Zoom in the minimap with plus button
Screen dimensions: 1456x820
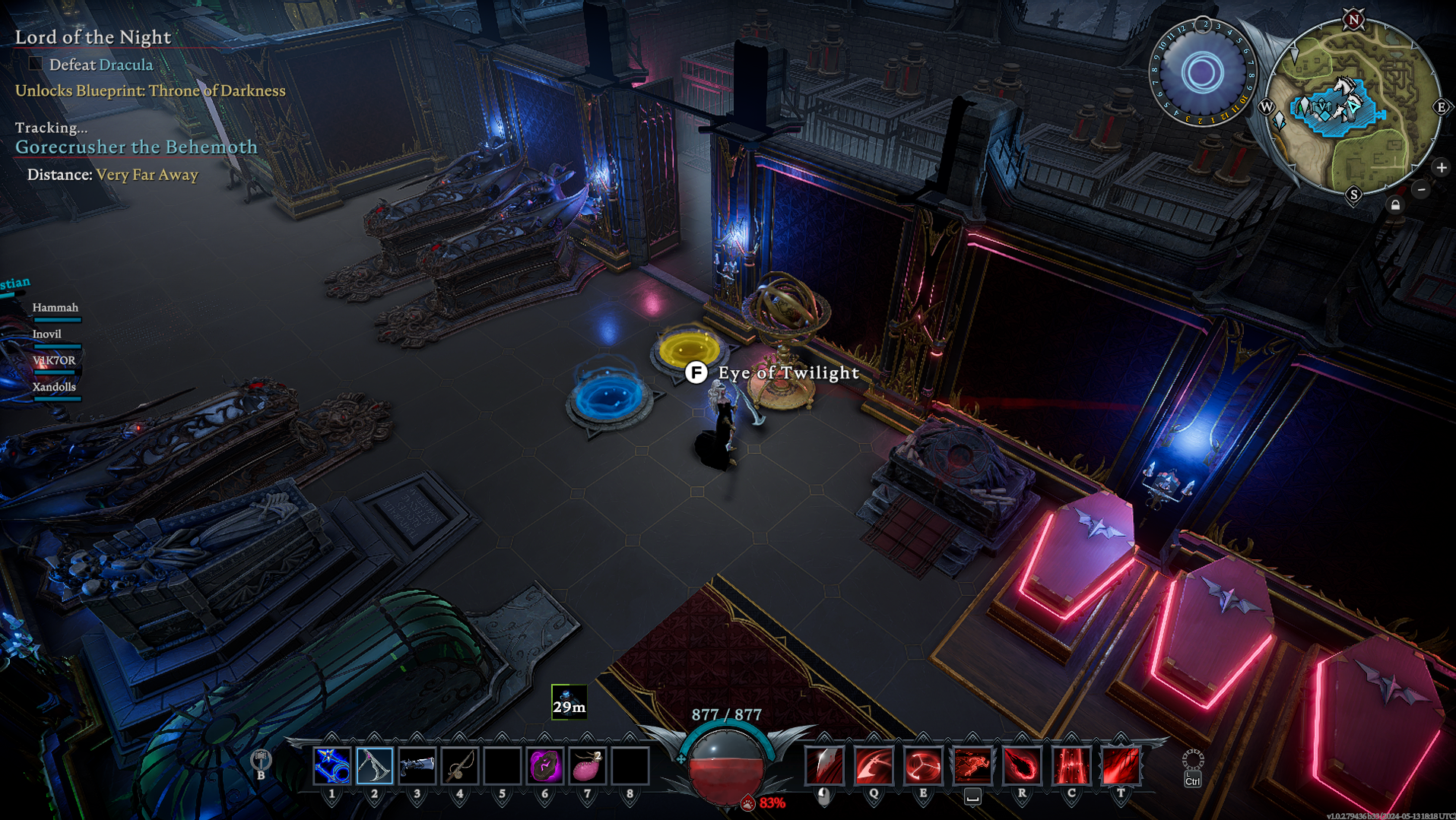pos(1441,167)
